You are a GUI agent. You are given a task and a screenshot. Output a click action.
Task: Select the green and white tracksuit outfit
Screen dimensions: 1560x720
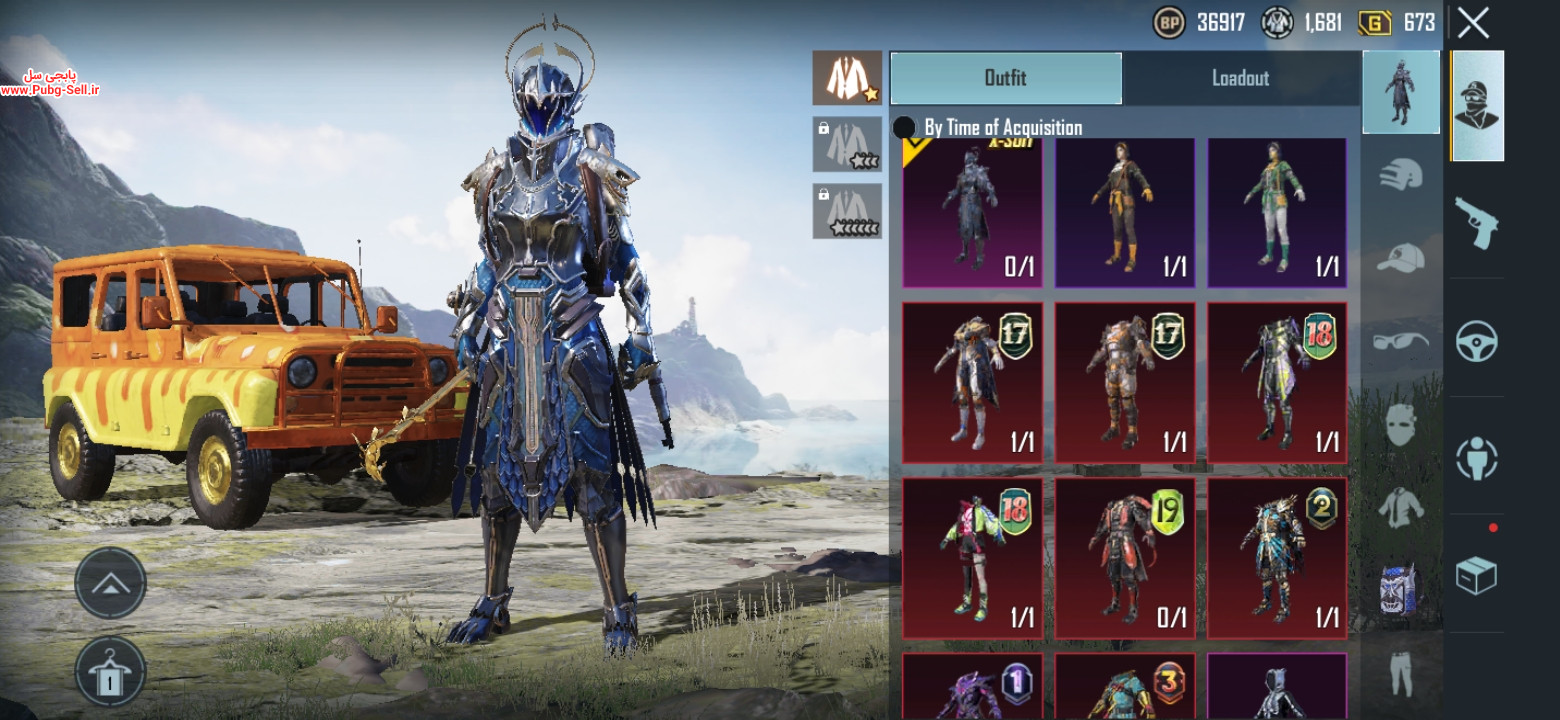pos(1277,213)
